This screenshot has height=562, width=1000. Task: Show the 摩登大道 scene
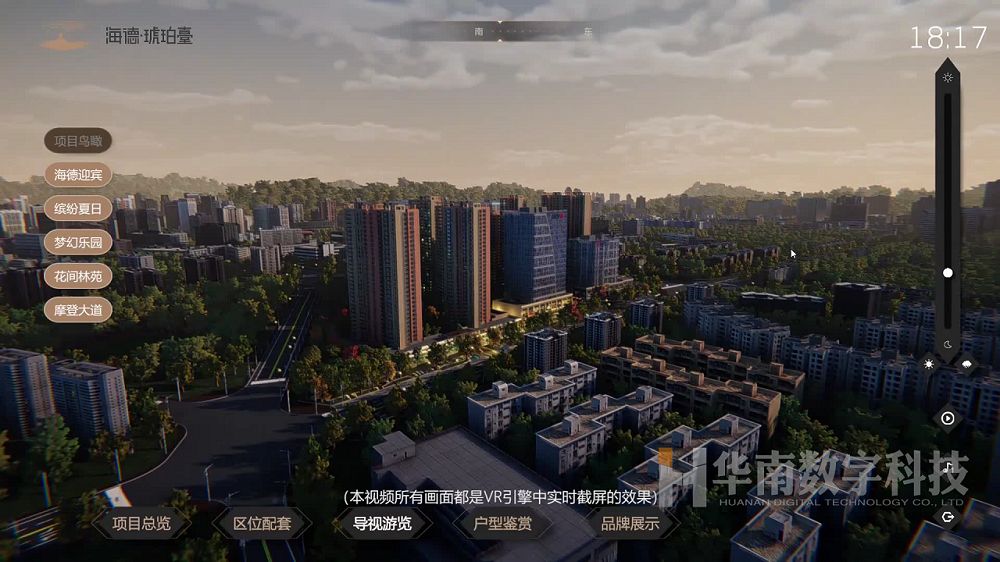(x=78, y=309)
